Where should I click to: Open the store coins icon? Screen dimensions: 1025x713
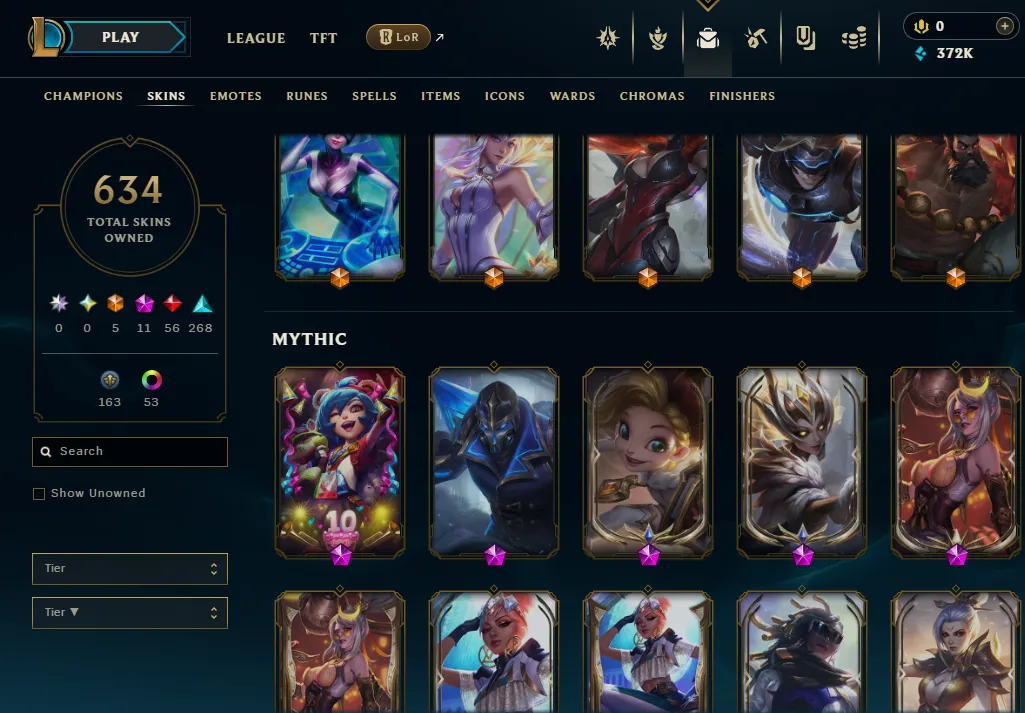pyautogui.click(x=853, y=39)
